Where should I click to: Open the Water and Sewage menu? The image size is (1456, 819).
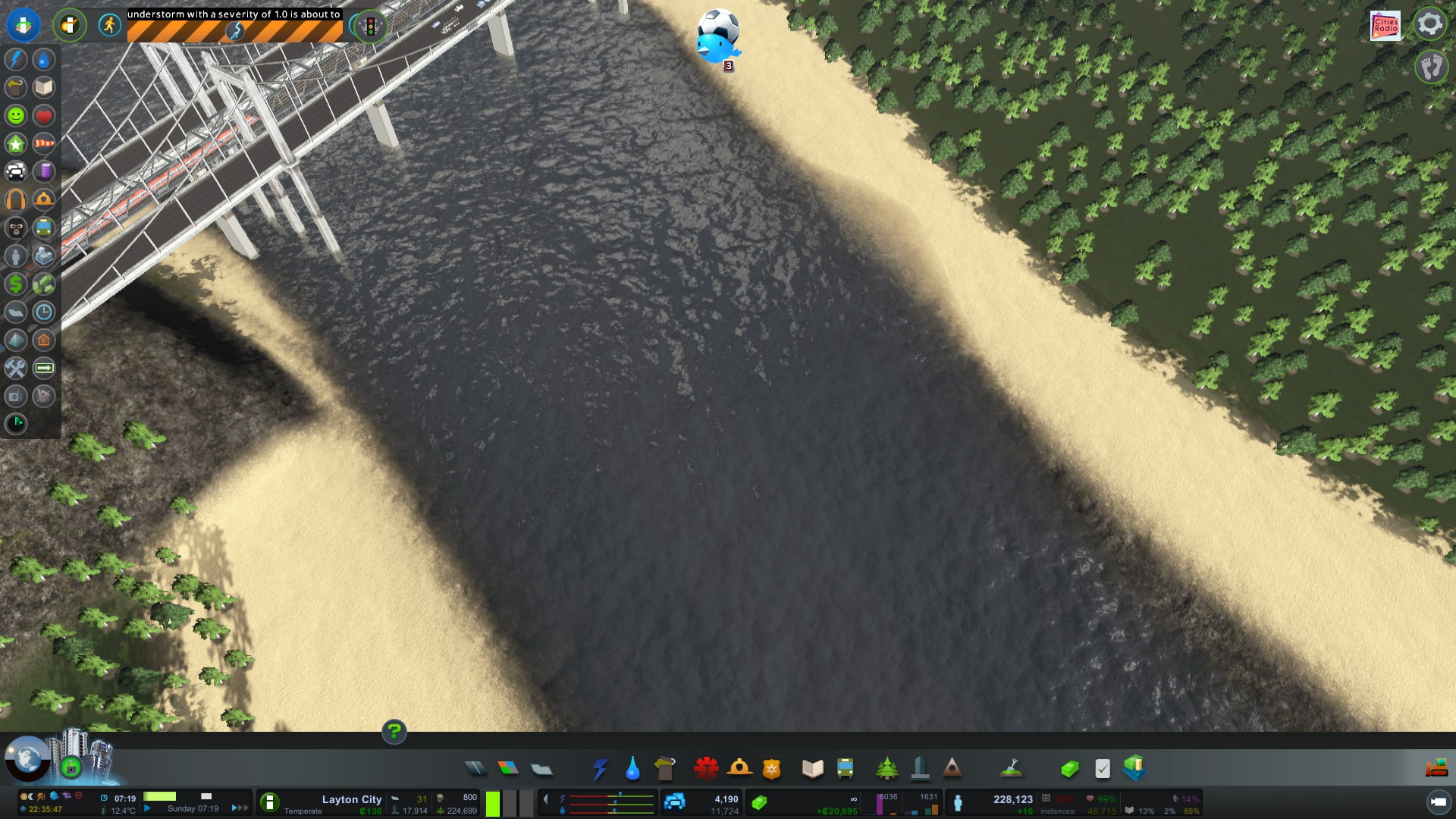pyautogui.click(x=632, y=769)
